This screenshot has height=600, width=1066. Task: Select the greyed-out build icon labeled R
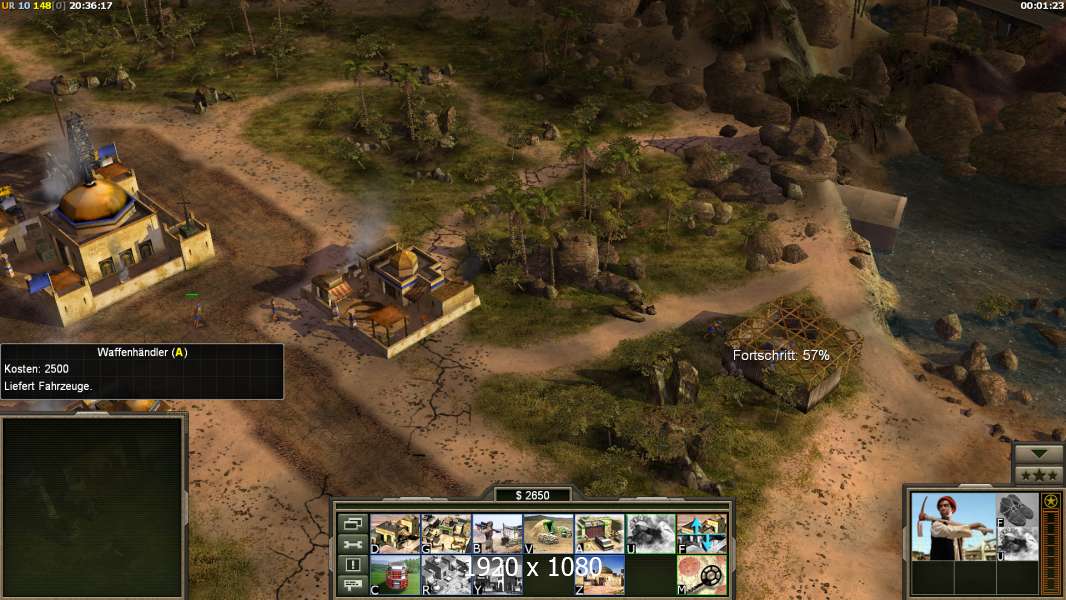[x=446, y=575]
